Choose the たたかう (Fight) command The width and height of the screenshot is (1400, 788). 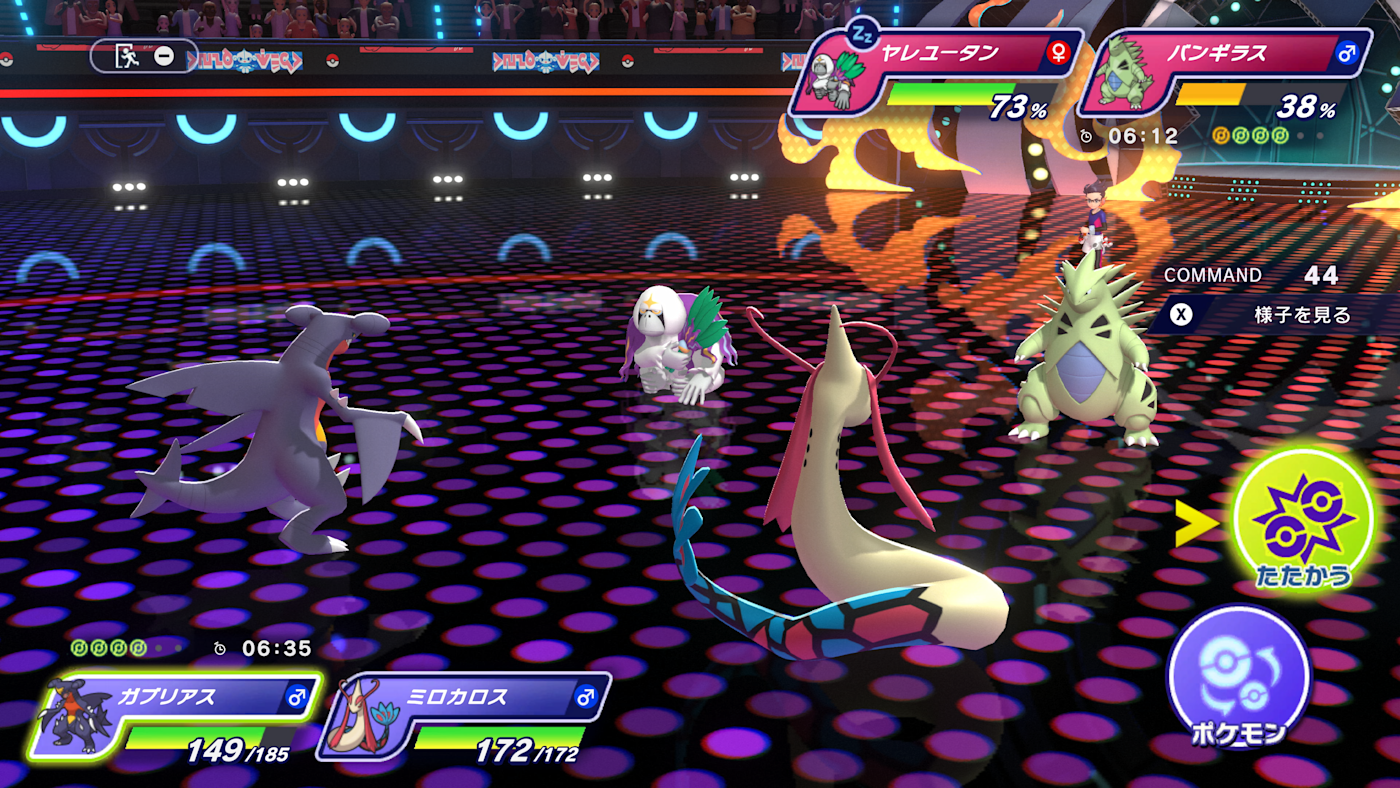(x=1302, y=522)
